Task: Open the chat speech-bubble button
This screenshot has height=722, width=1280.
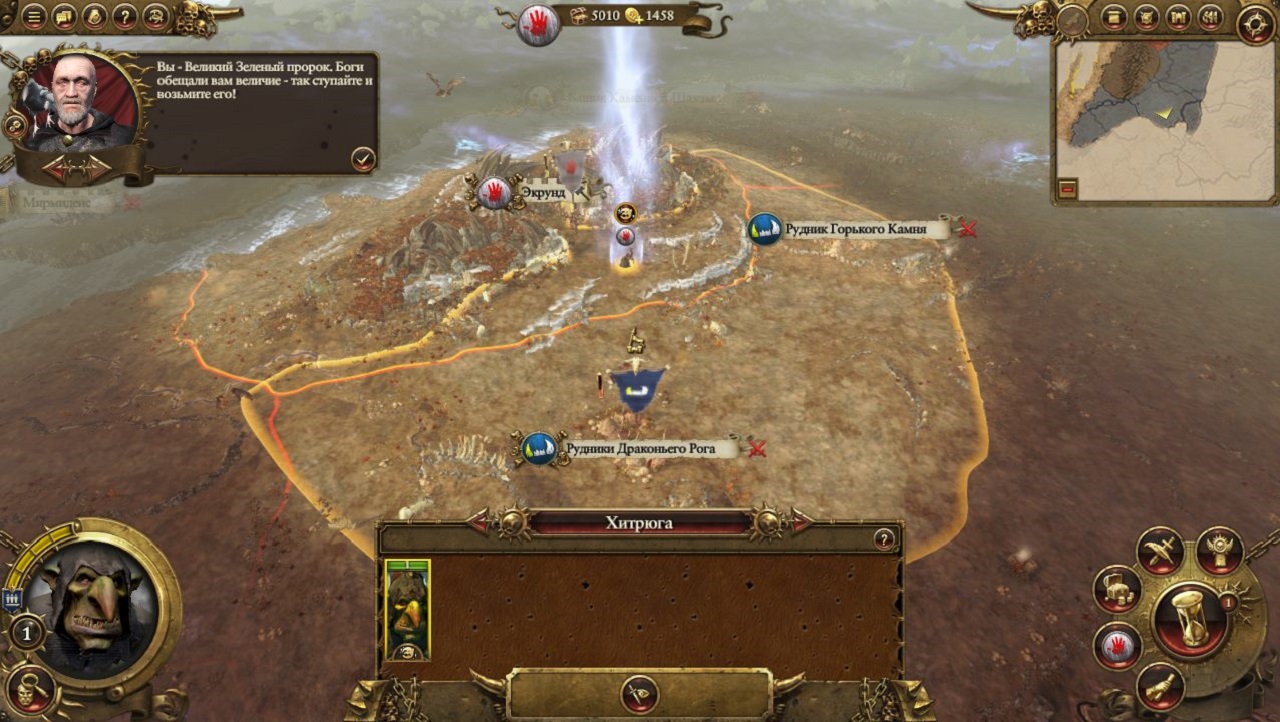Action: click(x=64, y=17)
